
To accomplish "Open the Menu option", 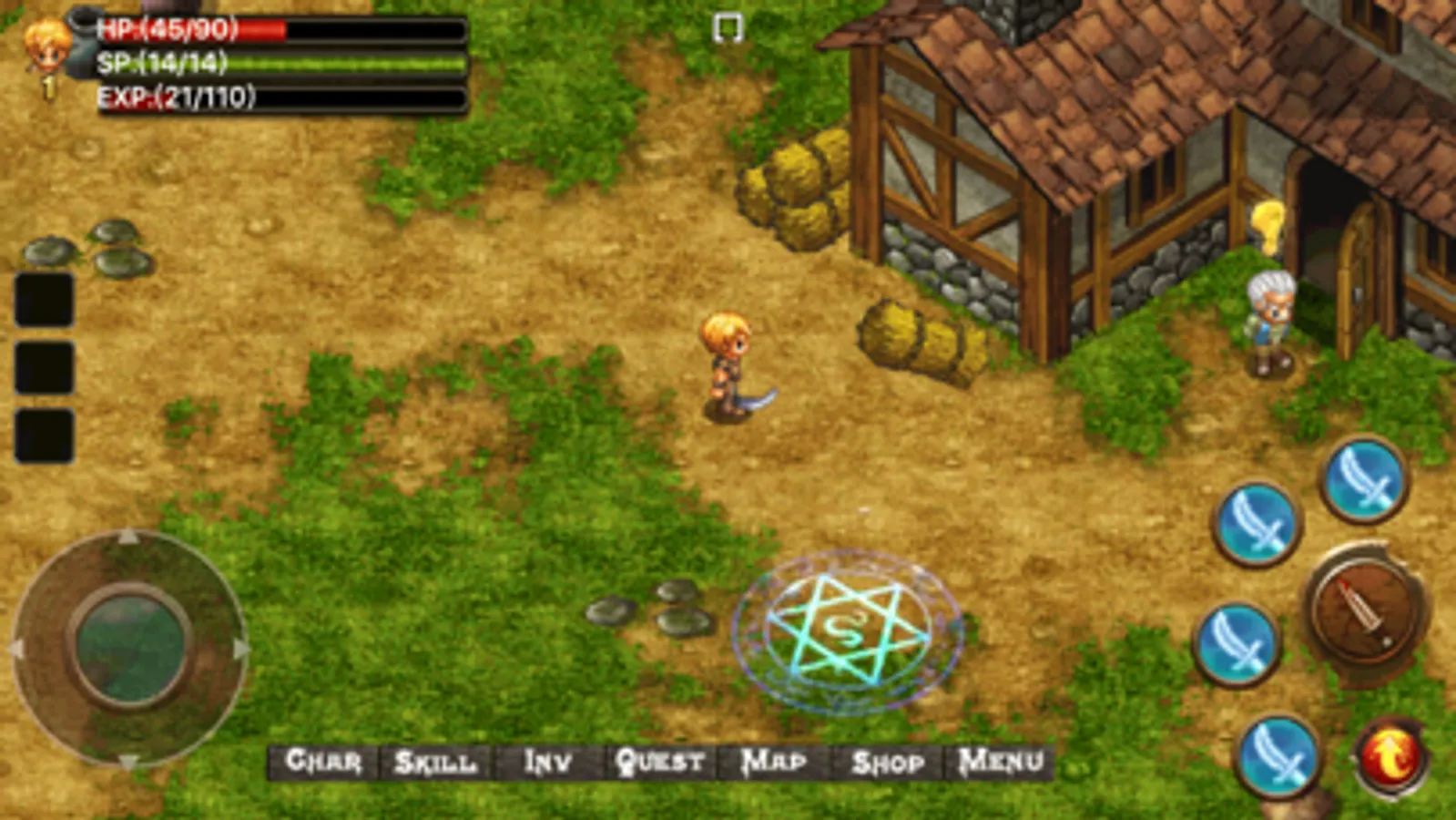I will coord(998,762).
